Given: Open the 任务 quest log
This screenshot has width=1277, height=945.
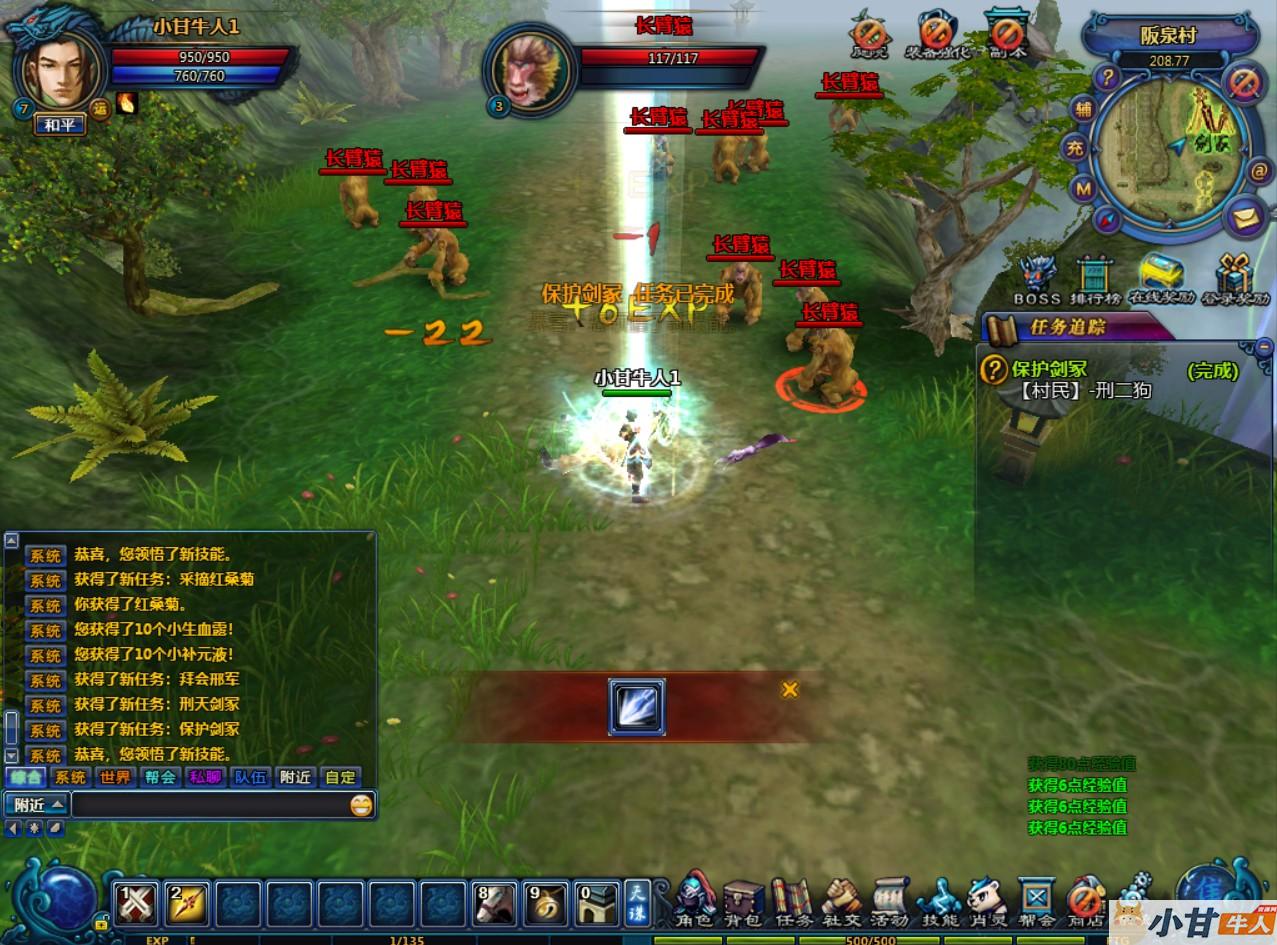Looking at the screenshot, I should pyautogui.click(x=791, y=901).
